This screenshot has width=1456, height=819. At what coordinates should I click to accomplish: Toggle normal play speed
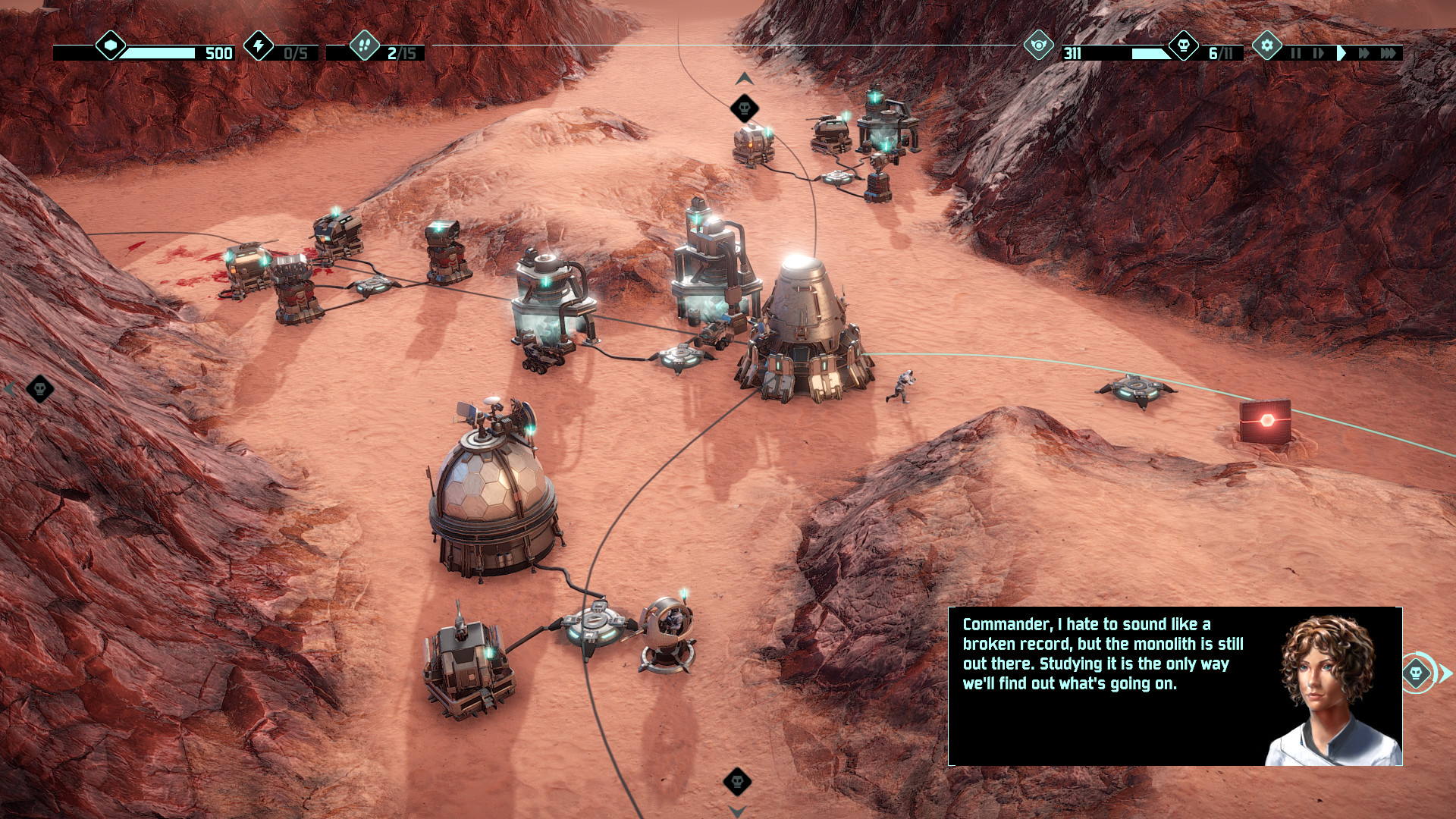pos(1342,52)
